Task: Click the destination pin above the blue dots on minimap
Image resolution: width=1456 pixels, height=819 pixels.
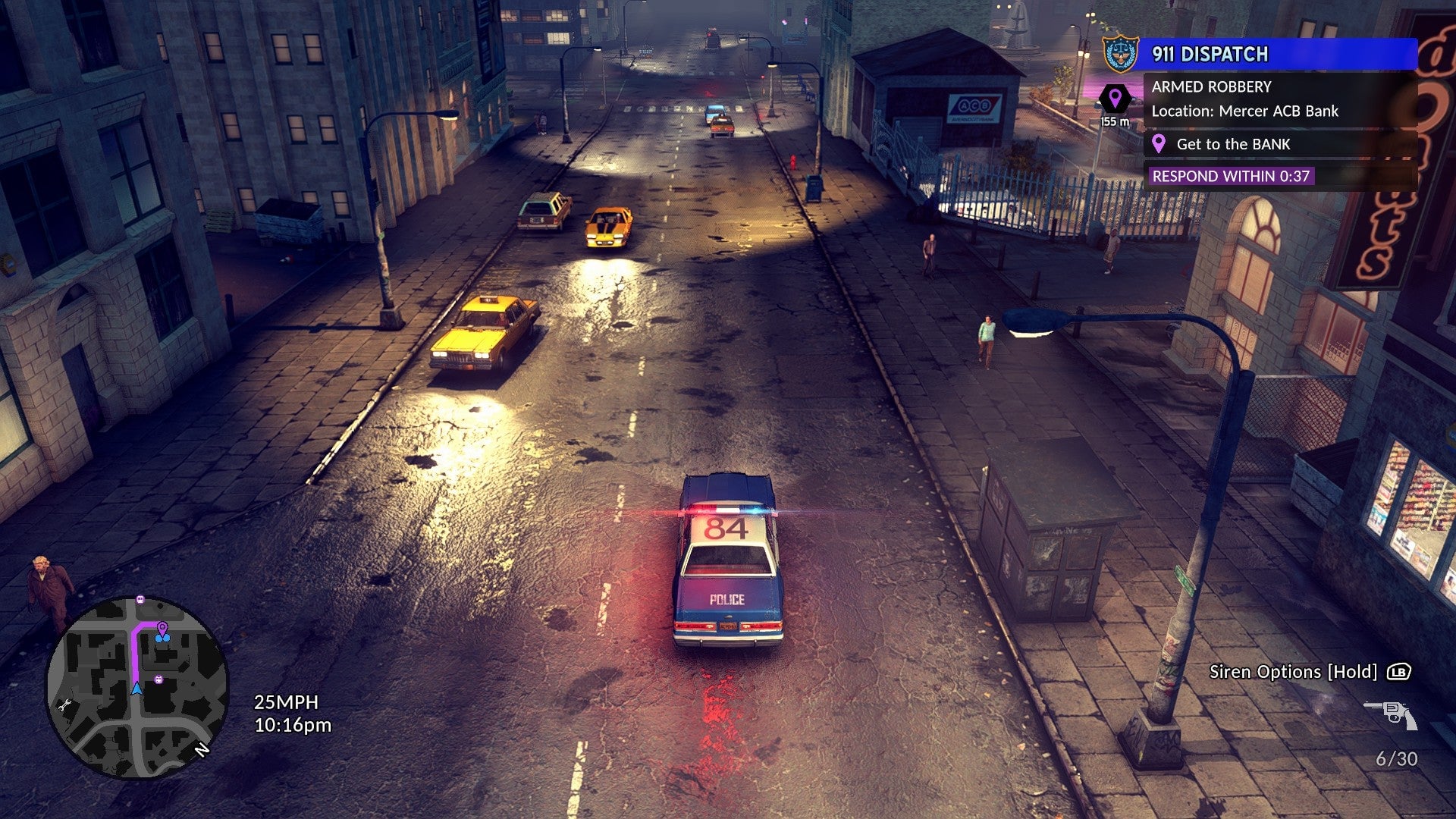Action: (x=162, y=627)
